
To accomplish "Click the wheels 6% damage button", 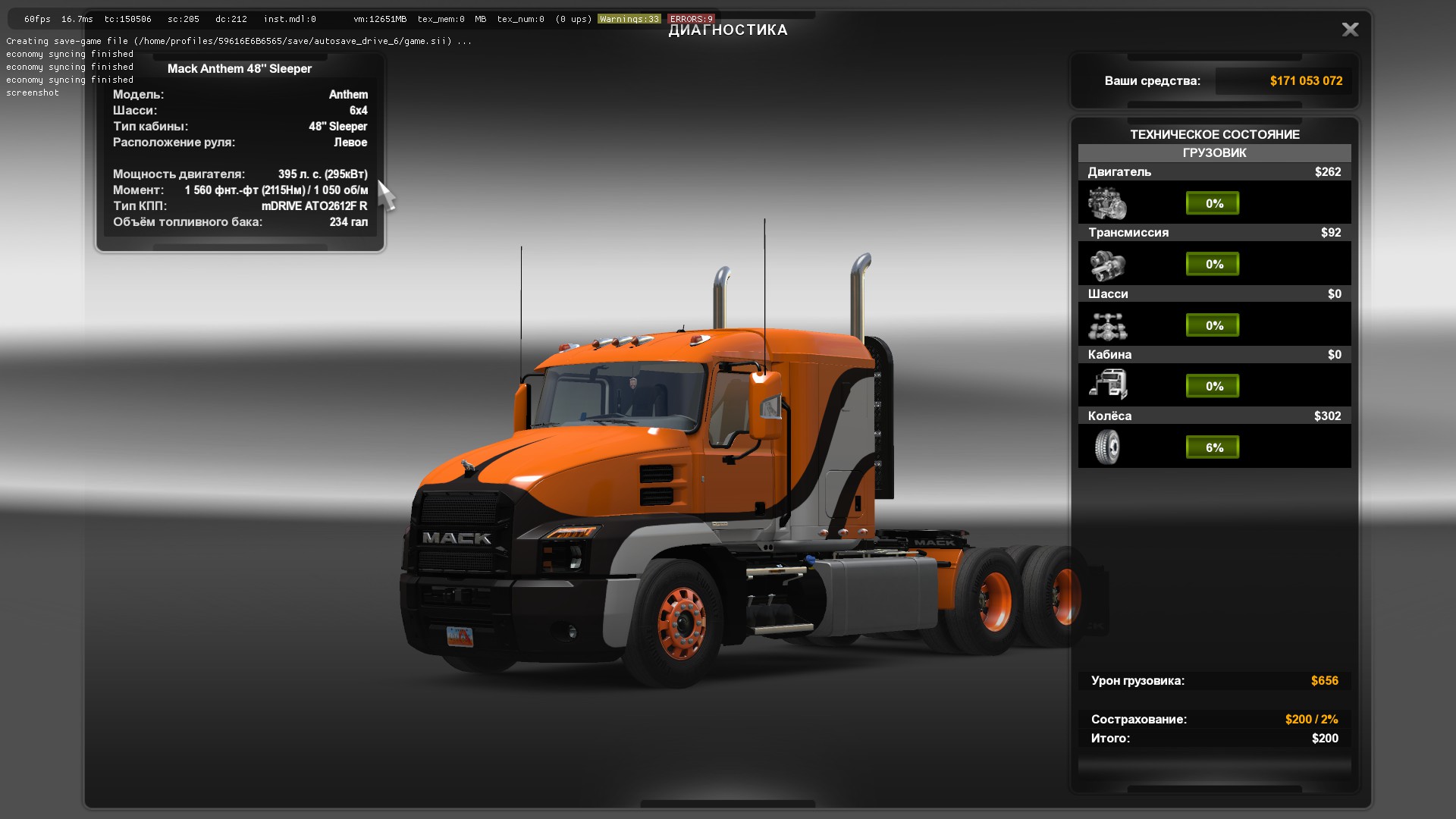I will point(1213,447).
